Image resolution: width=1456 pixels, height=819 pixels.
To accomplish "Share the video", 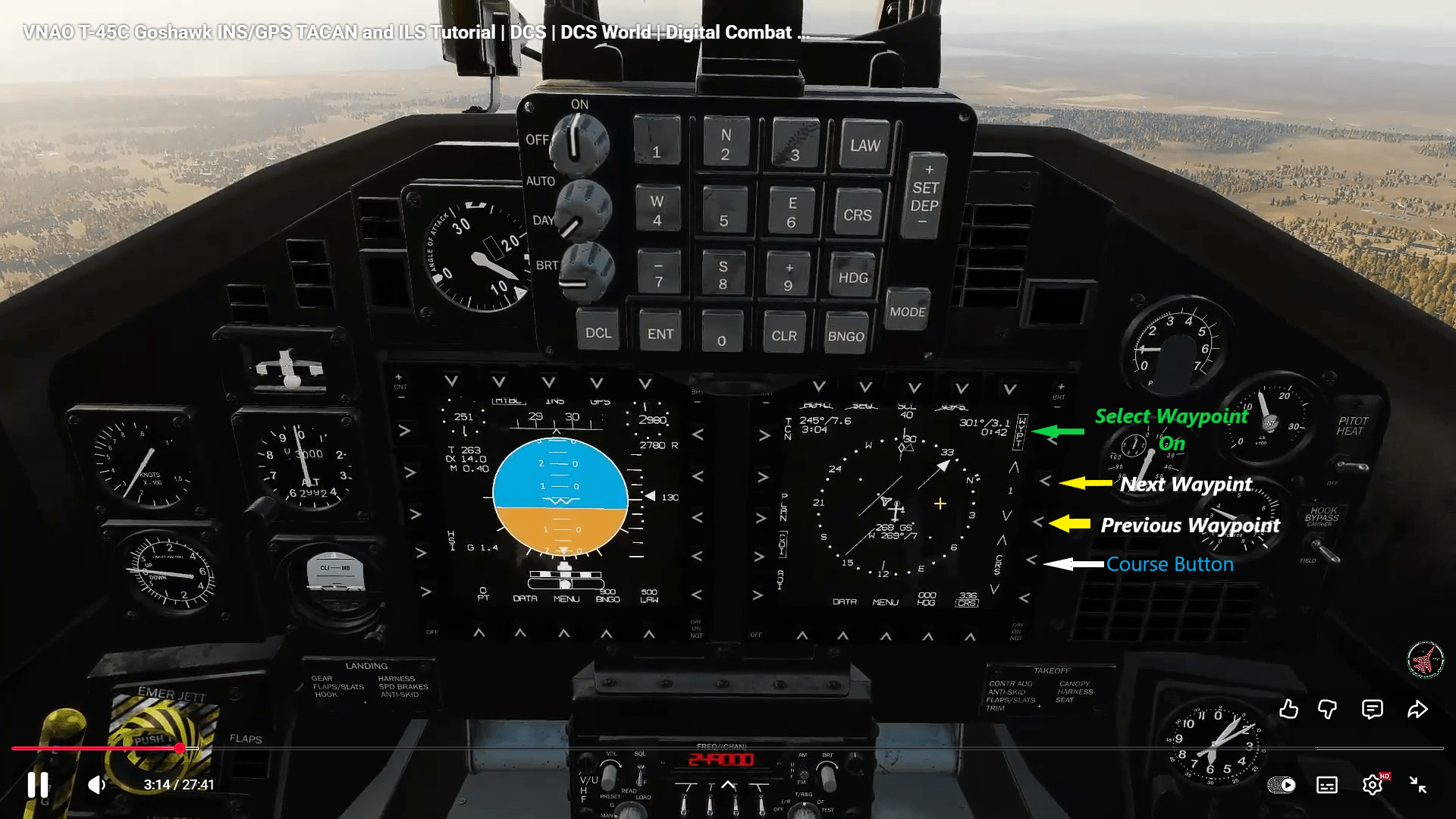I will click(x=1417, y=710).
